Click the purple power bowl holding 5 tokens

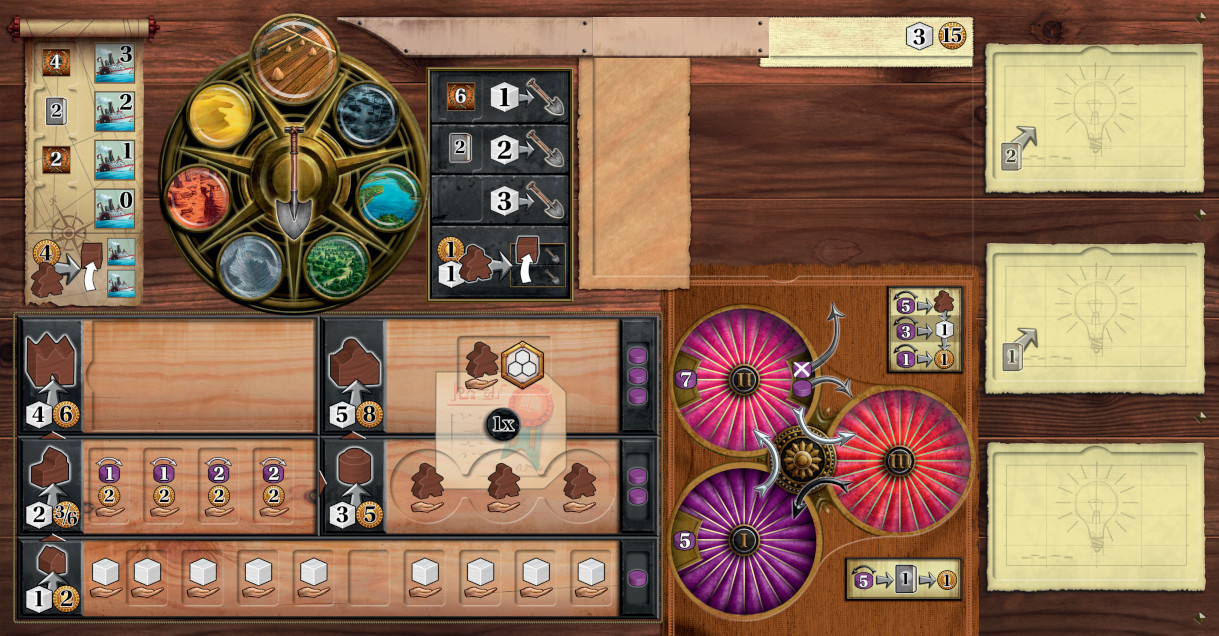[745, 540]
